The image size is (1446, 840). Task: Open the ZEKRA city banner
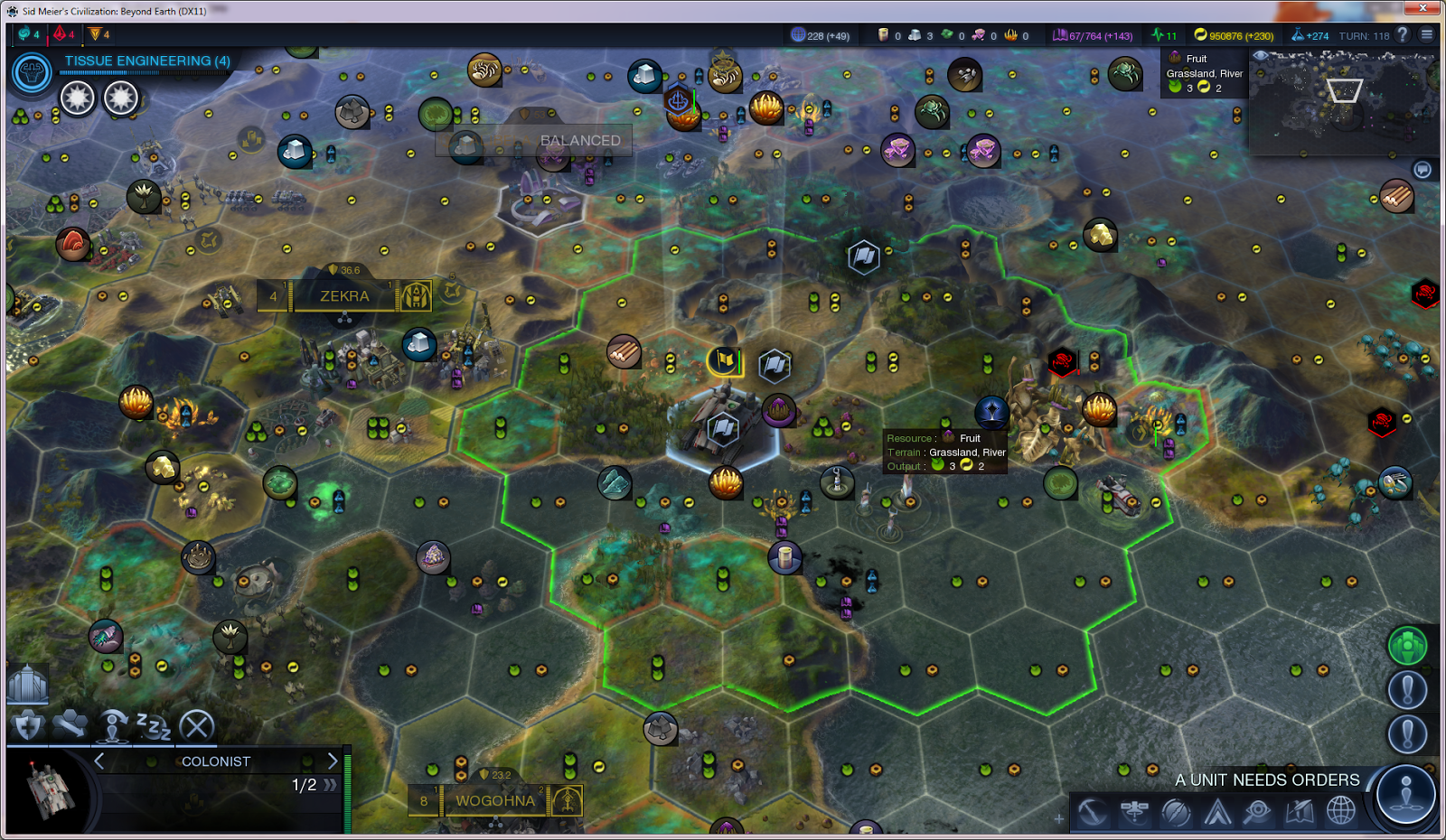tap(343, 296)
